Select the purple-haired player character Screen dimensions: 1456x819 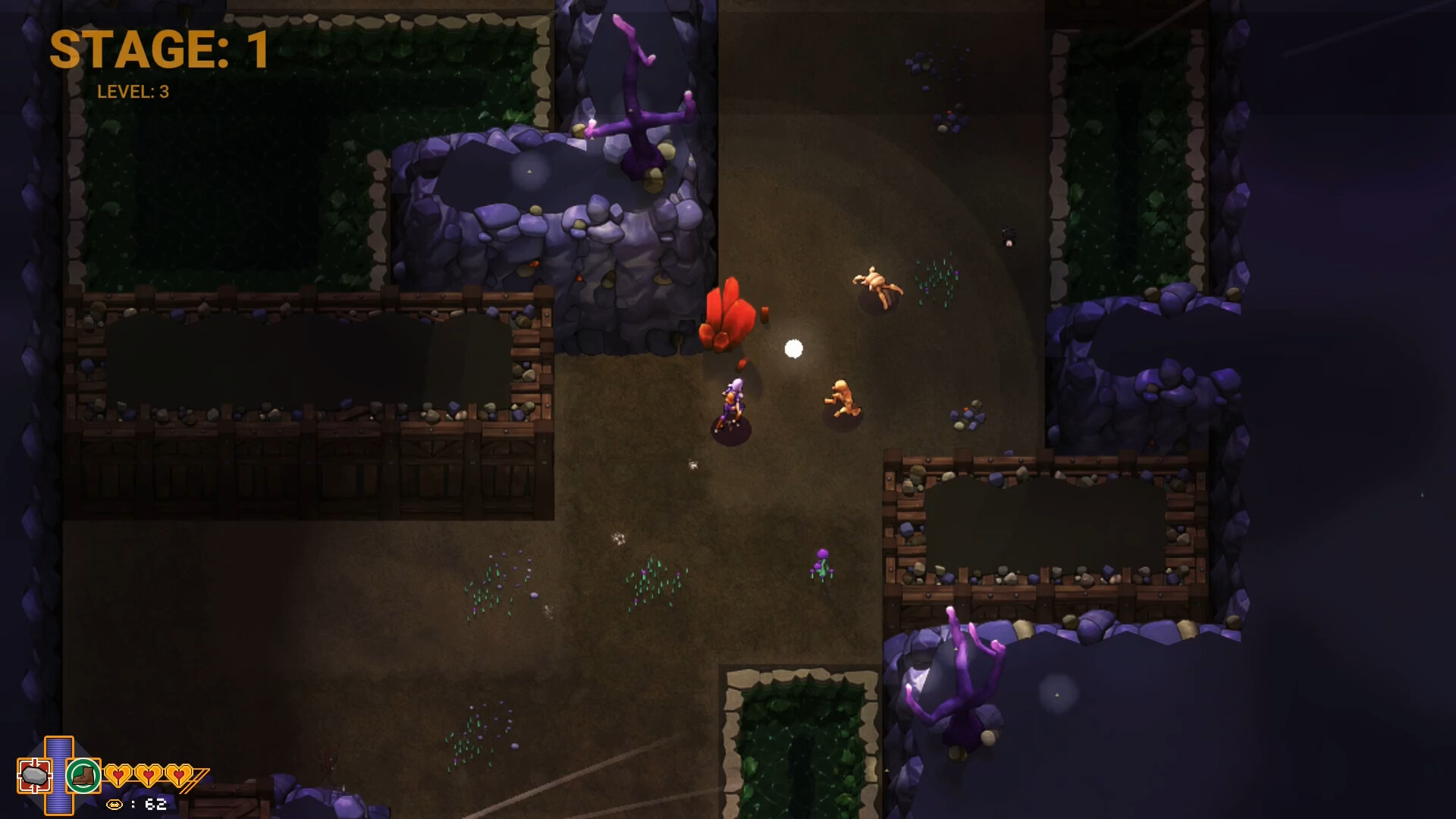733,402
